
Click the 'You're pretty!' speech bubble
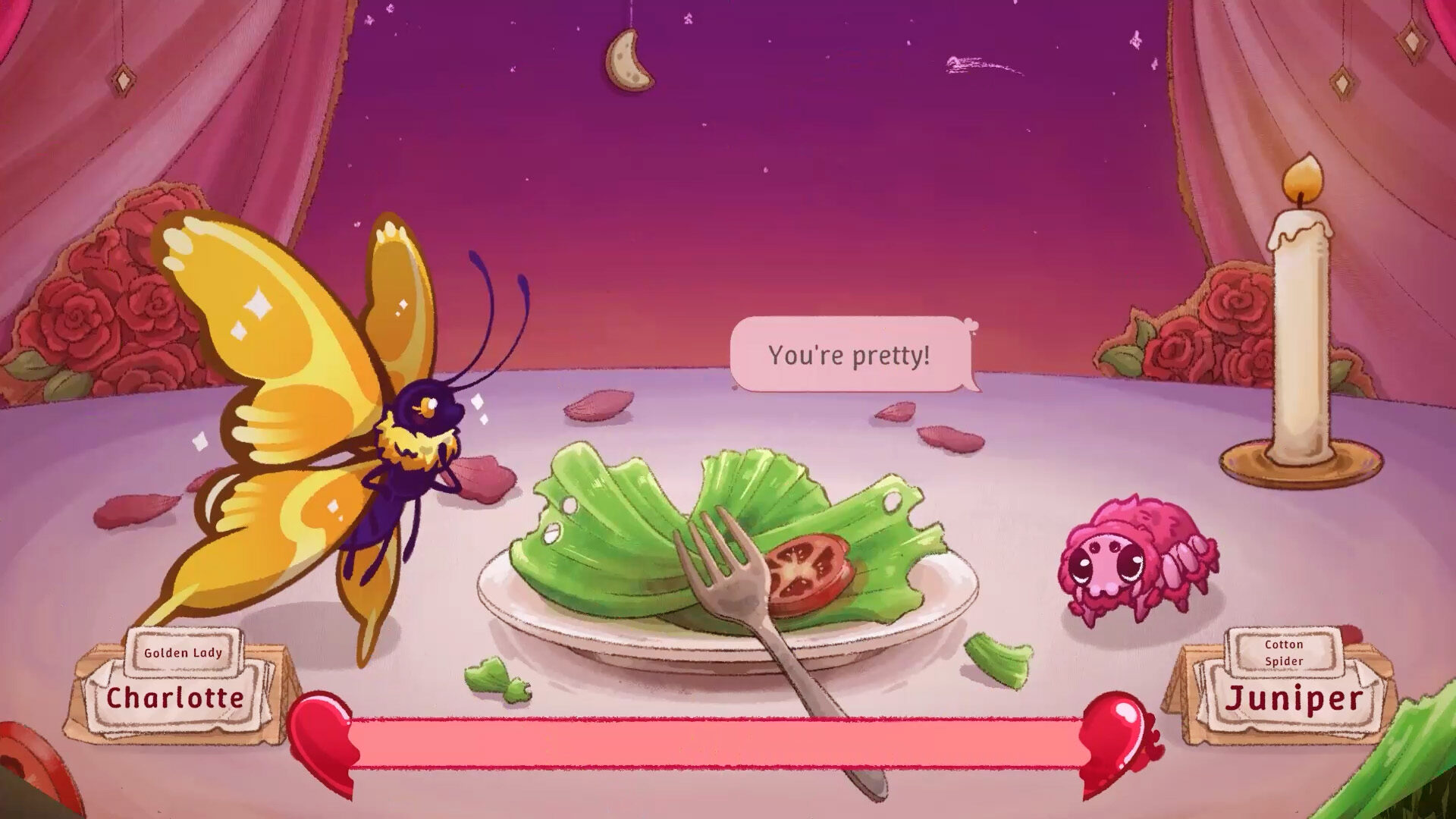pyautogui.click(x=849, y=353)
